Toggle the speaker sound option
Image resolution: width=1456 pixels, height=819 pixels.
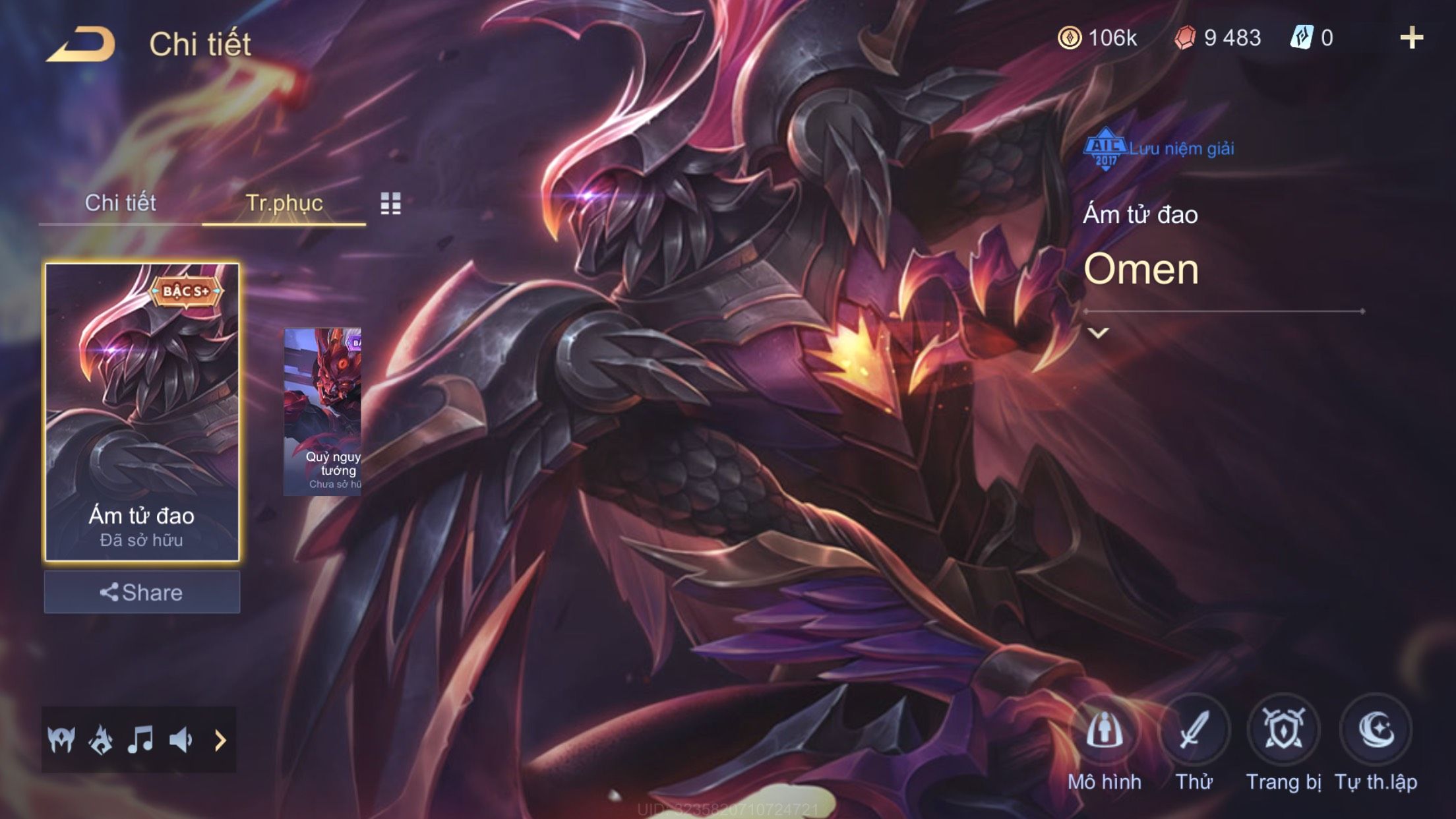[180, 740]
